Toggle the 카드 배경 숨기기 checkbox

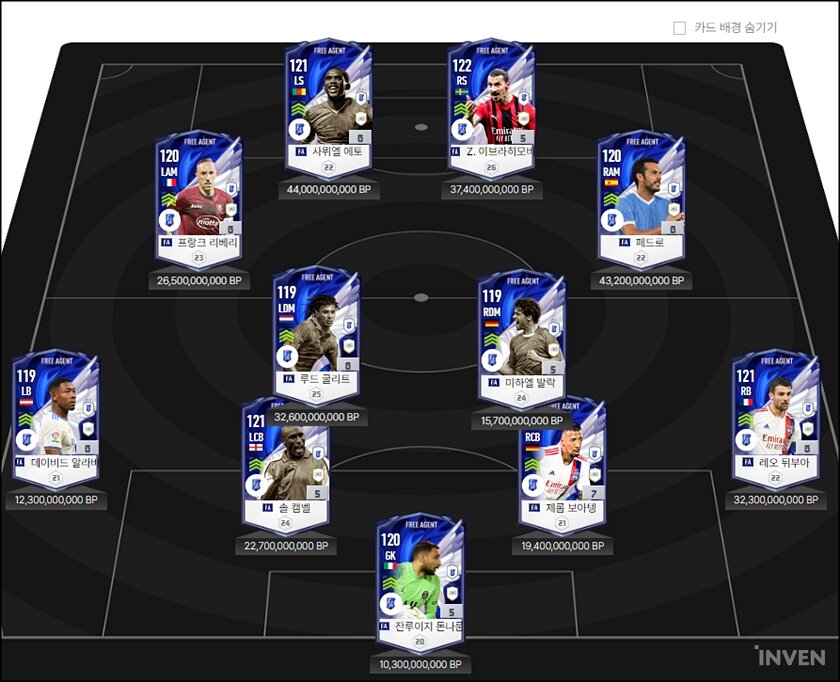coord(680,28)
